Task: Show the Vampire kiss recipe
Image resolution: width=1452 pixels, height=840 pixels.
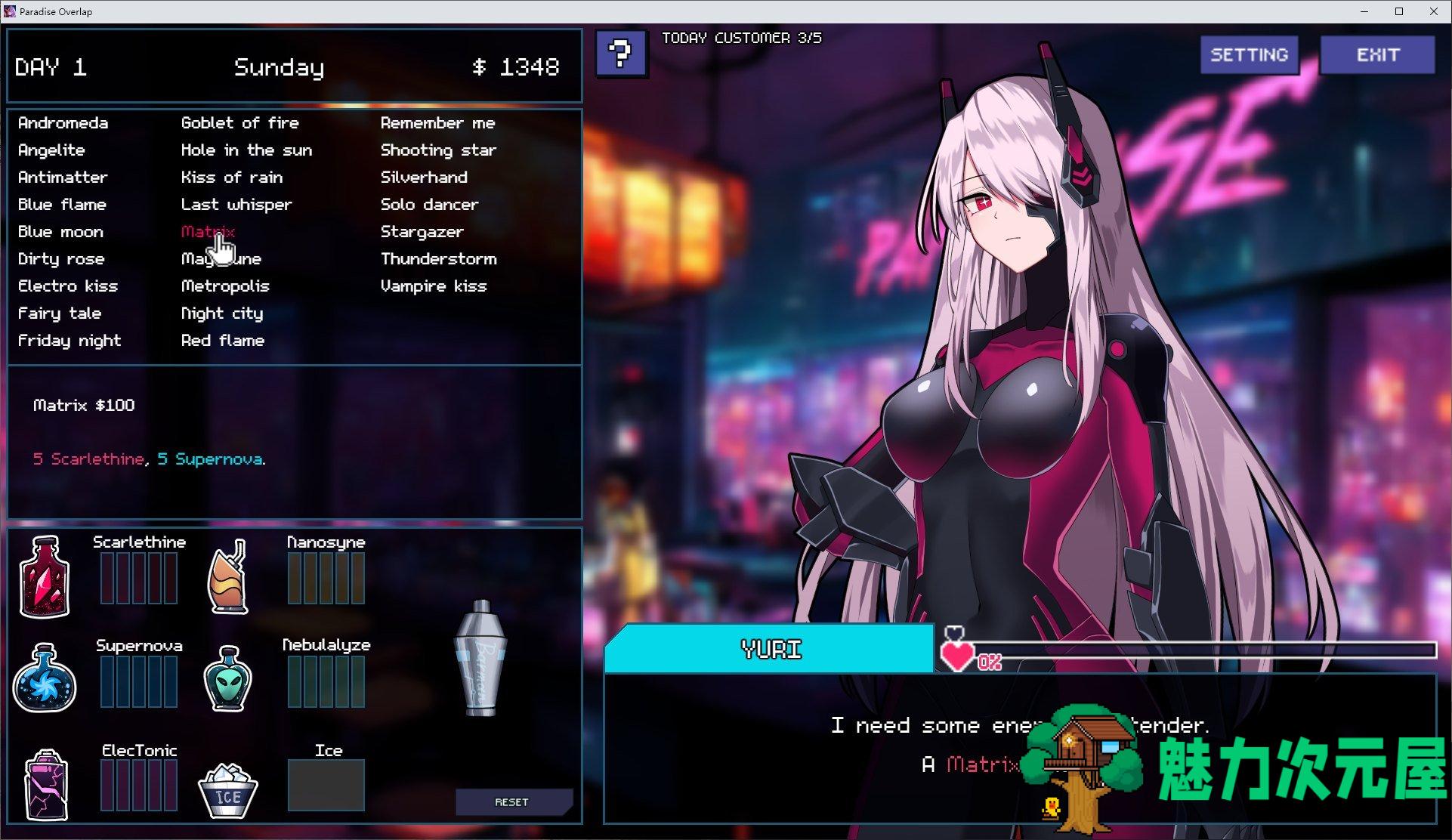Action: (x=433, y=286)
